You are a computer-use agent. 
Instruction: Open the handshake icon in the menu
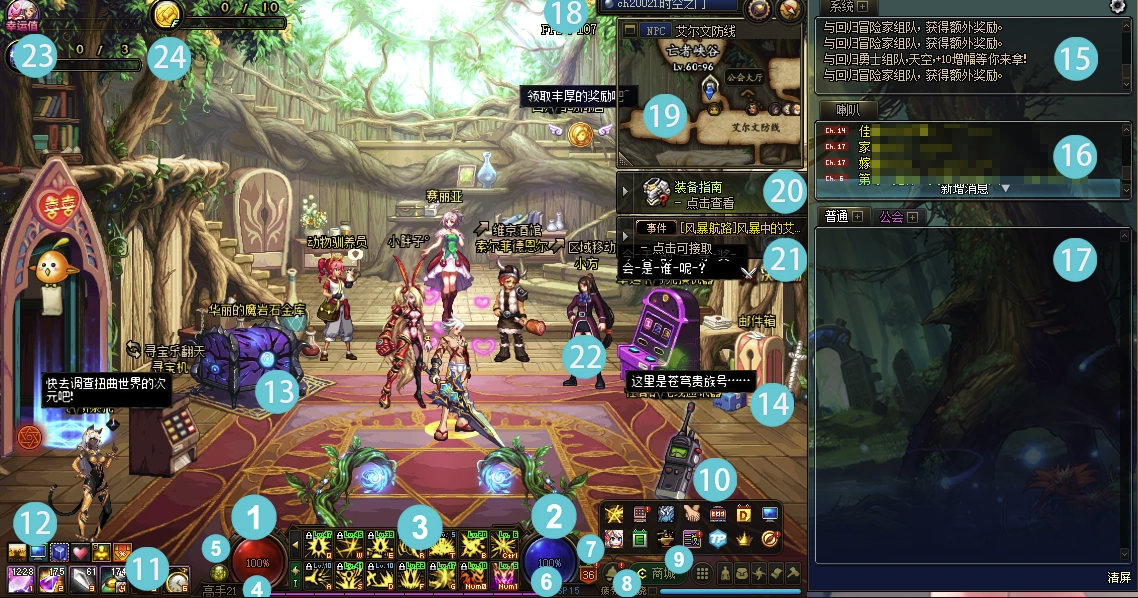[692, 514]
